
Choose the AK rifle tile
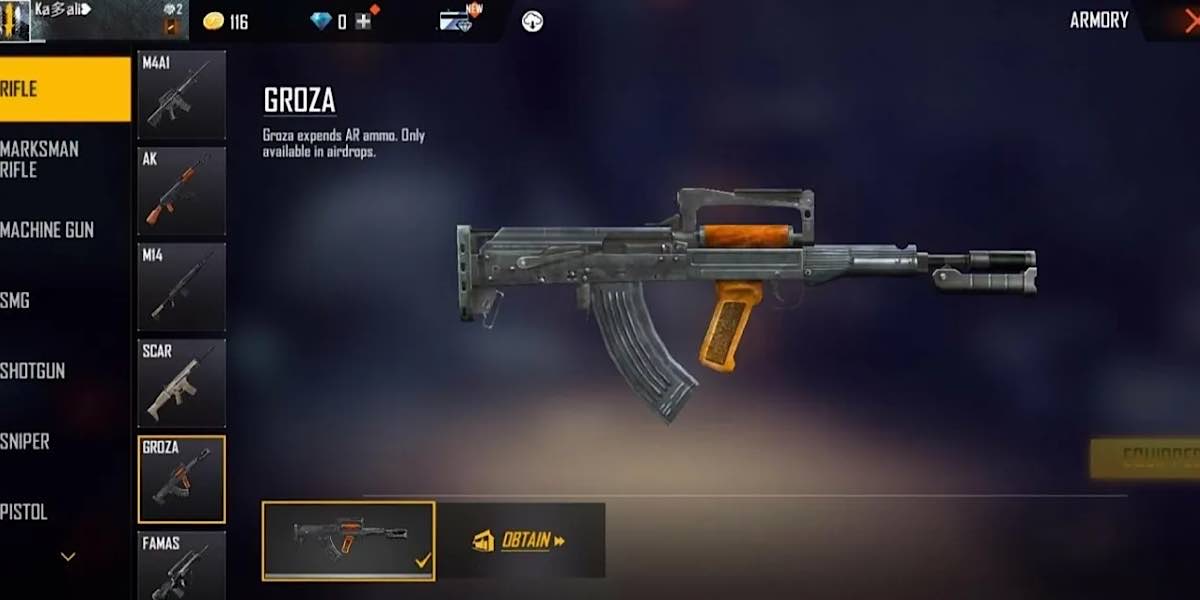(x=181, y=191)
